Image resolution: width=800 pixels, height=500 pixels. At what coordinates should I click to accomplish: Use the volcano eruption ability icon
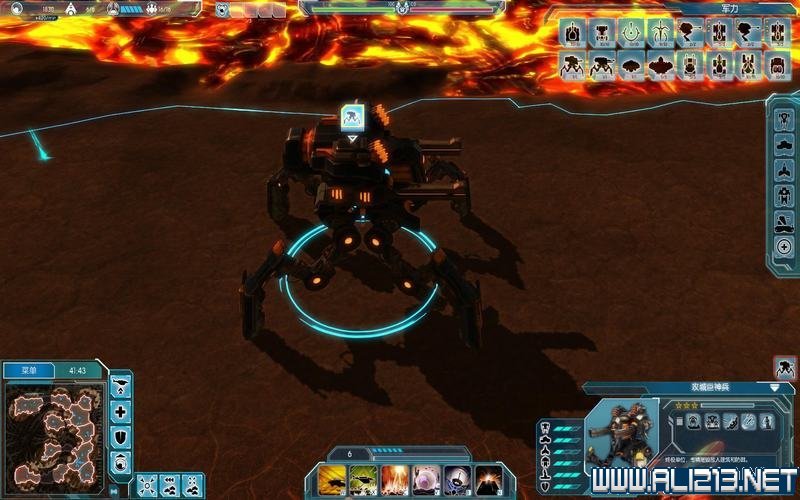489,481
